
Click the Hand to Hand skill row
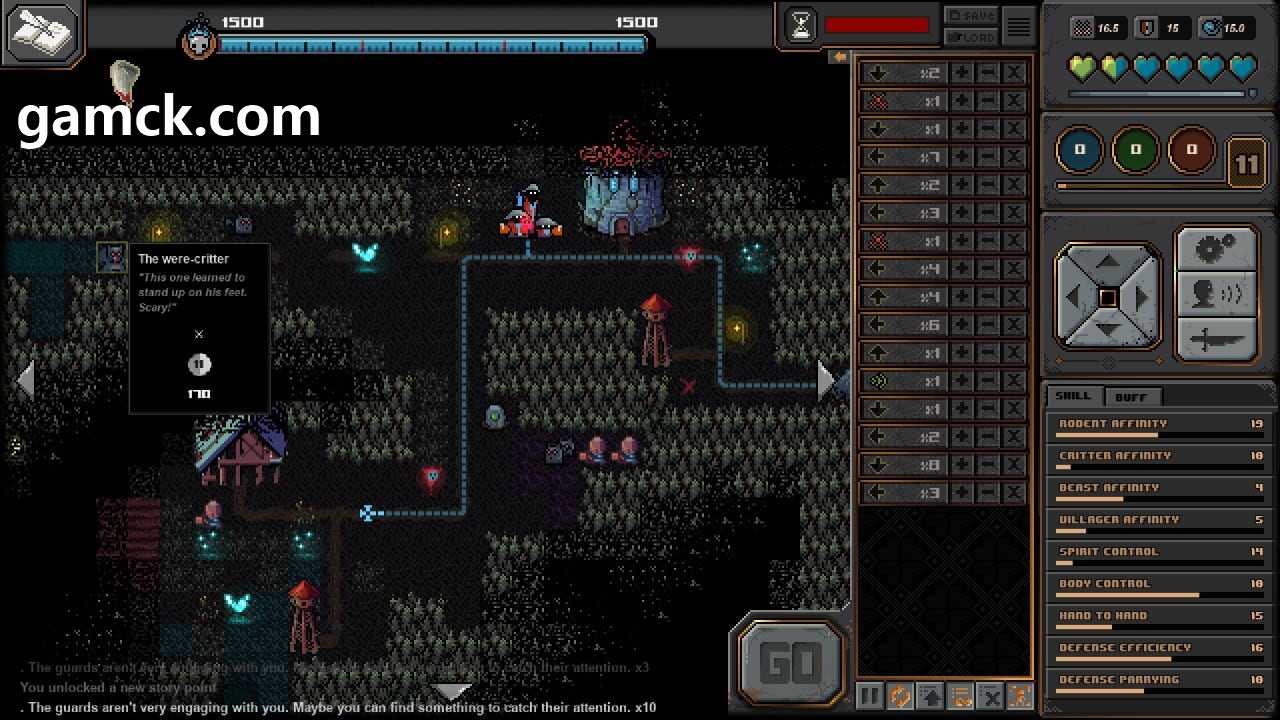coord(1158,618)
